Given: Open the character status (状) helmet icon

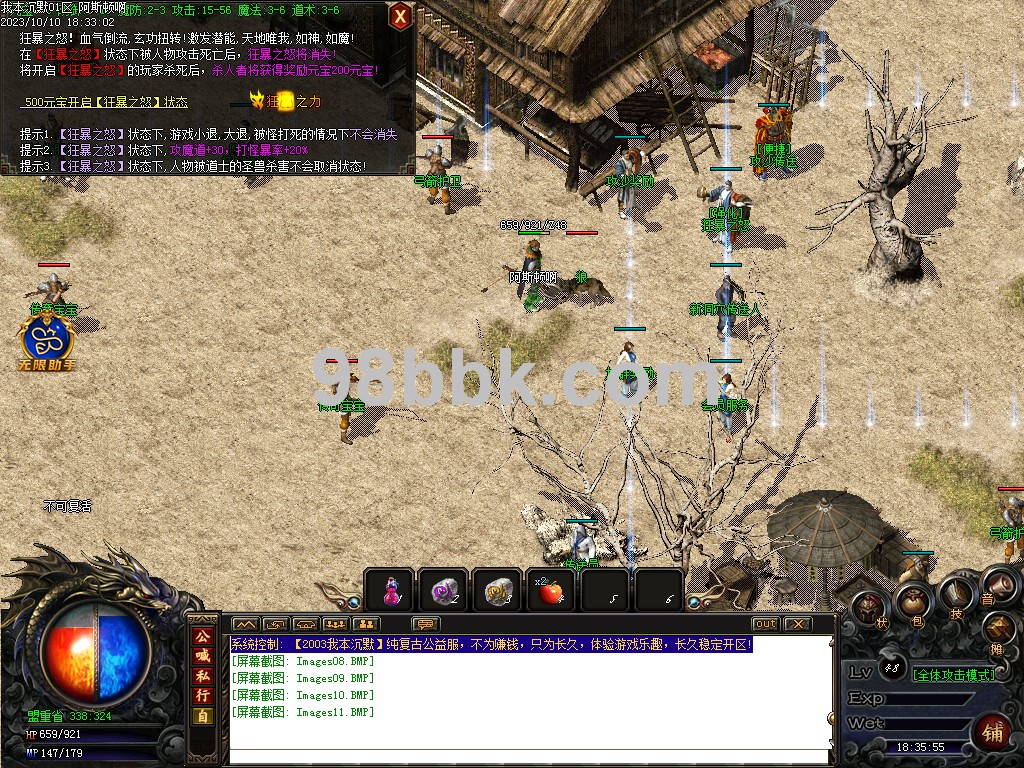Looking at the screenshot, I should [x=870, y=607].
